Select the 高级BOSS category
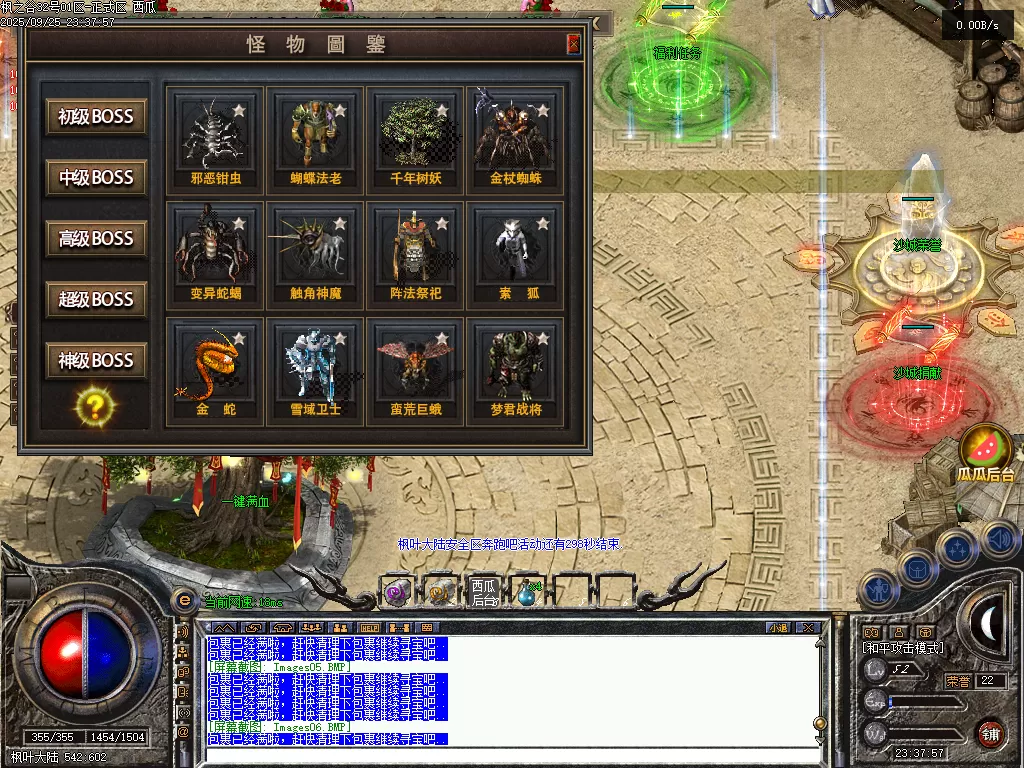 click(96, 239)
